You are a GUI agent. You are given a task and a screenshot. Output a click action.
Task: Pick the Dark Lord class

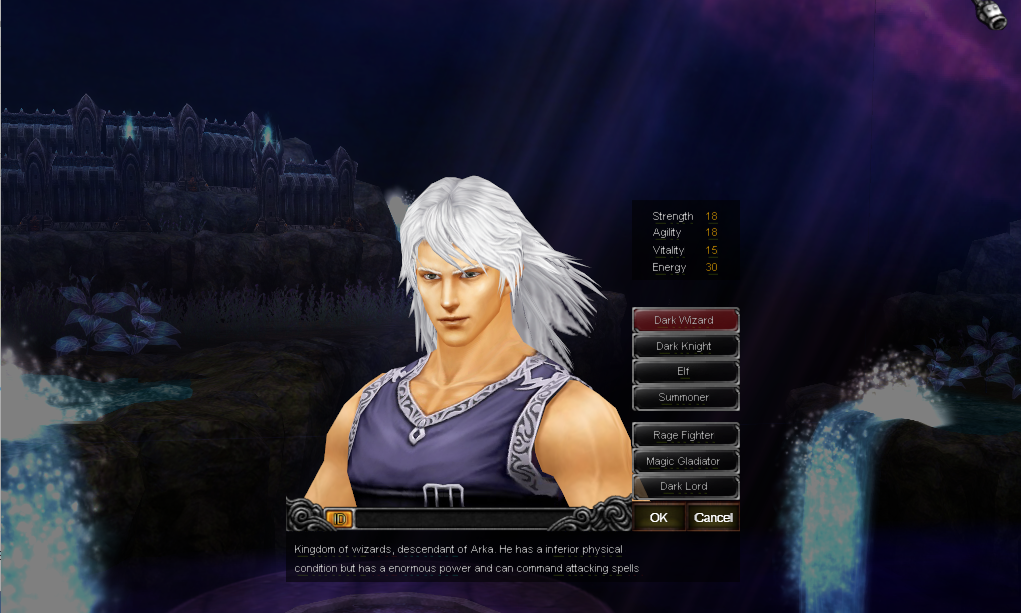coord(685,487)
